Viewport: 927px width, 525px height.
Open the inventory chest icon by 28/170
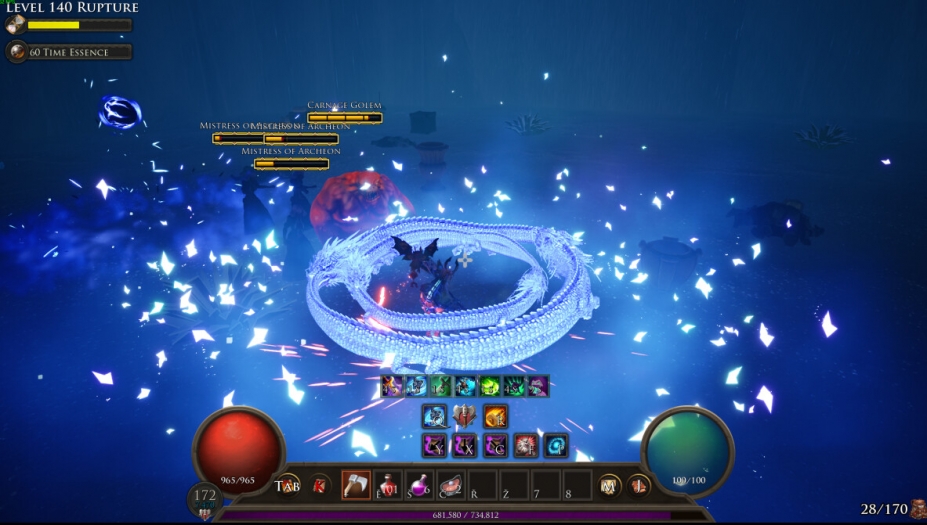916,508
